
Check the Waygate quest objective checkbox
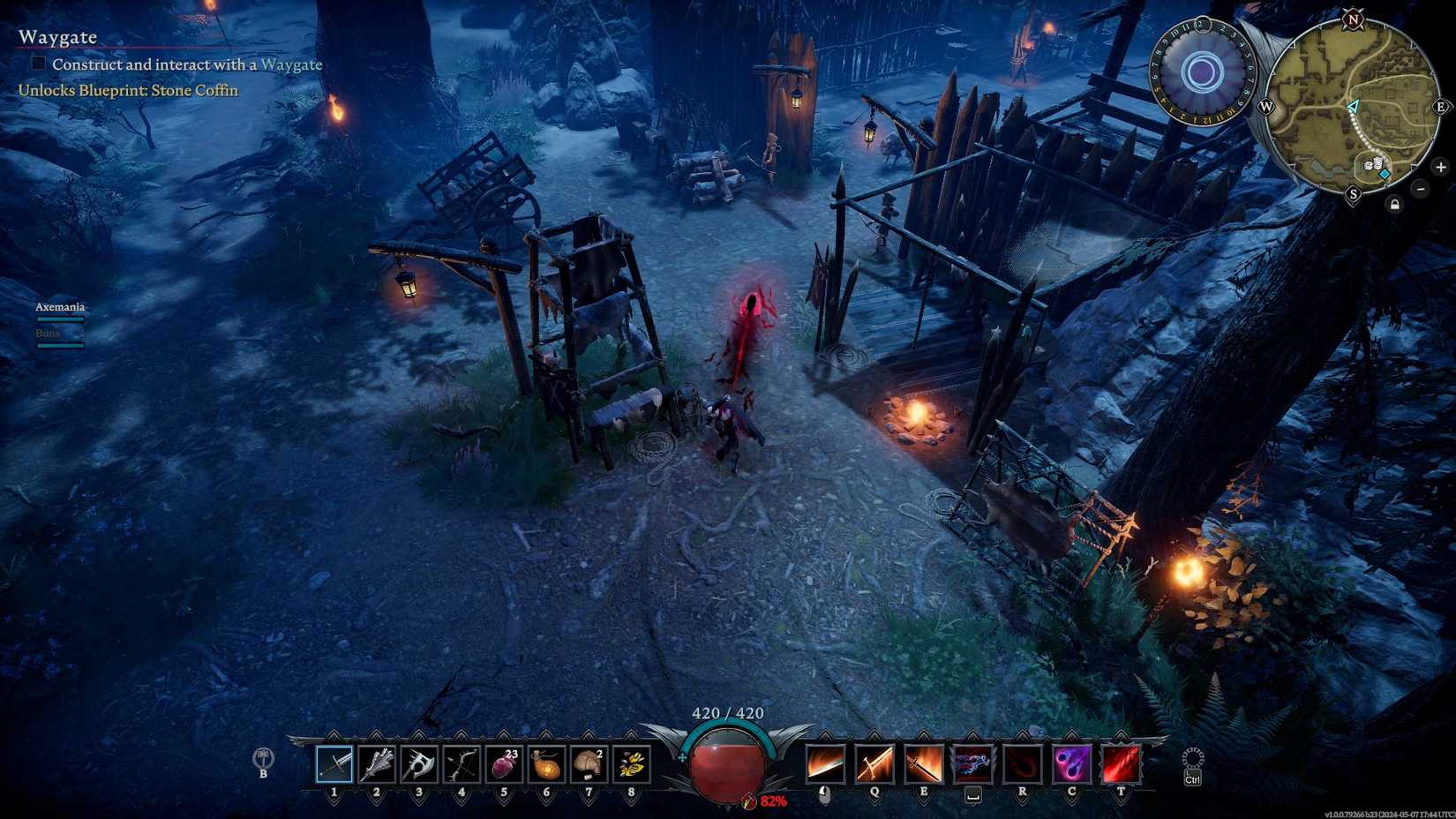(37, 63)
